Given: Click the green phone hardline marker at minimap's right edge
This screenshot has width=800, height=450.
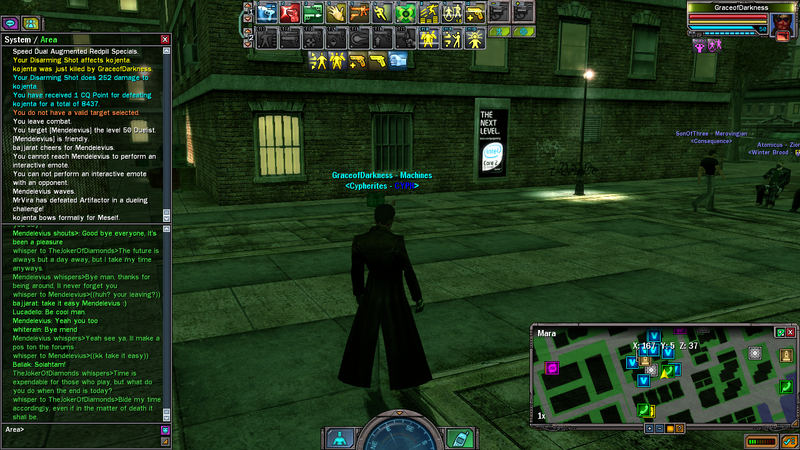Looking at the screenshot, I should pyautogui.click(x=785, y=386).
